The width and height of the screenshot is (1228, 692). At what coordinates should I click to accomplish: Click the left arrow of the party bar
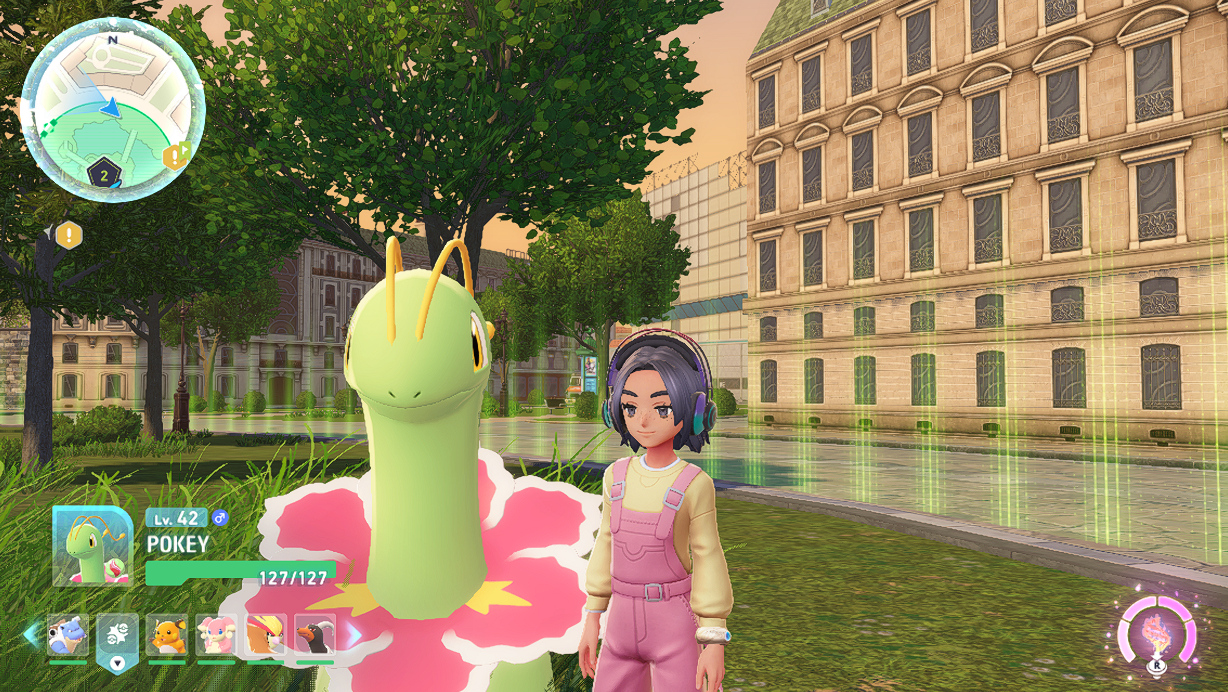(31, 634)
